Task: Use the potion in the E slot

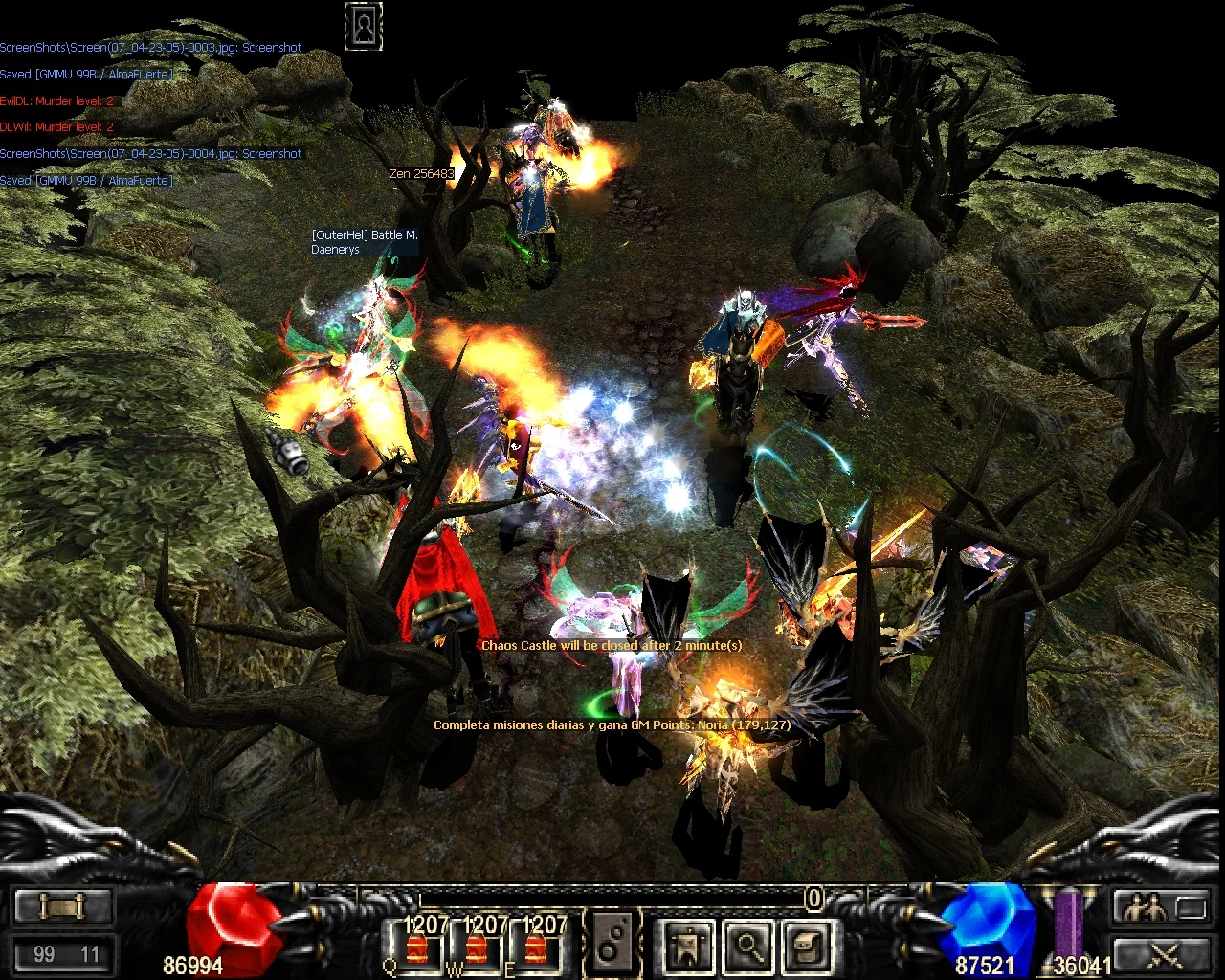Action: pos(536,946)
